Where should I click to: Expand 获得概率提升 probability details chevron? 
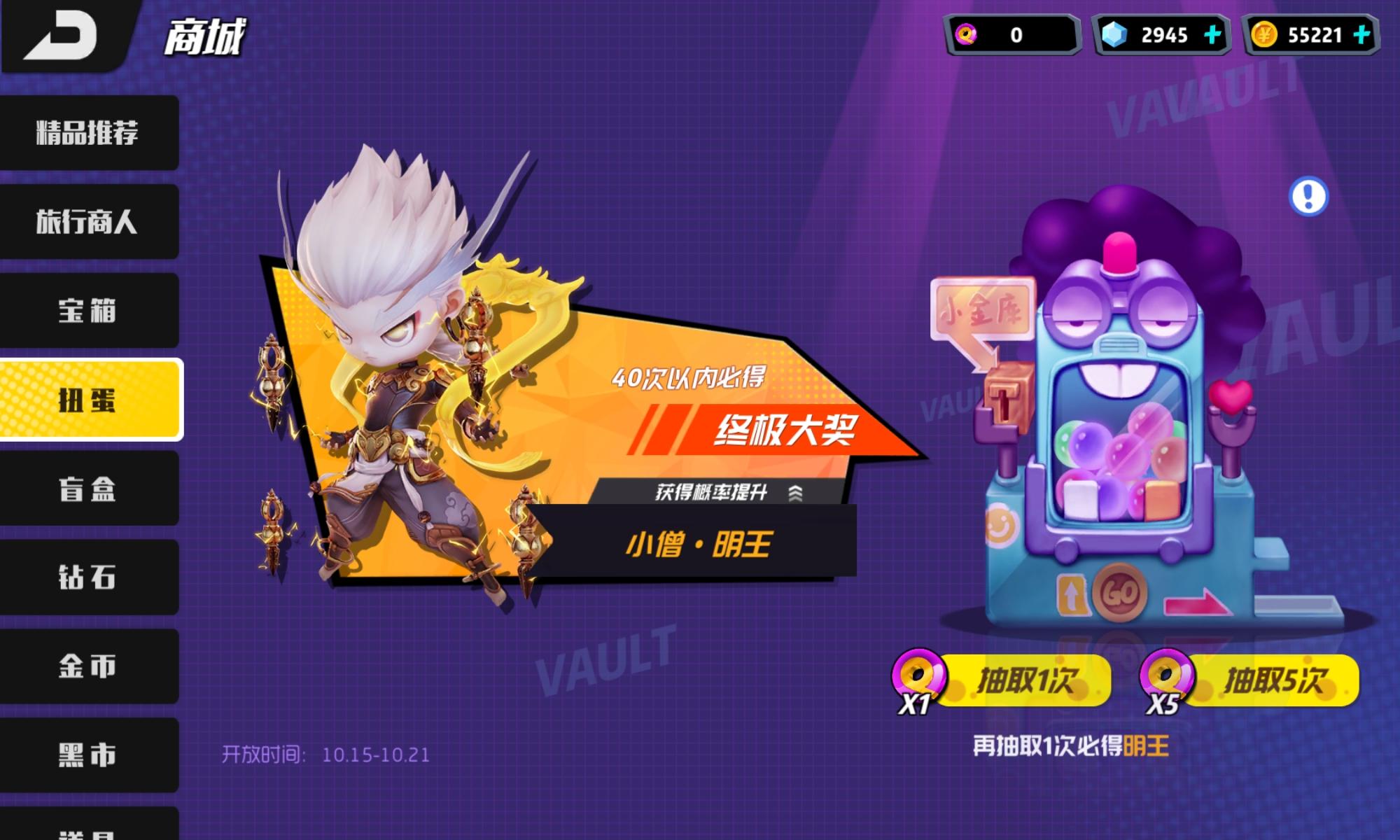pyautogui.click(x=795, y=492)
